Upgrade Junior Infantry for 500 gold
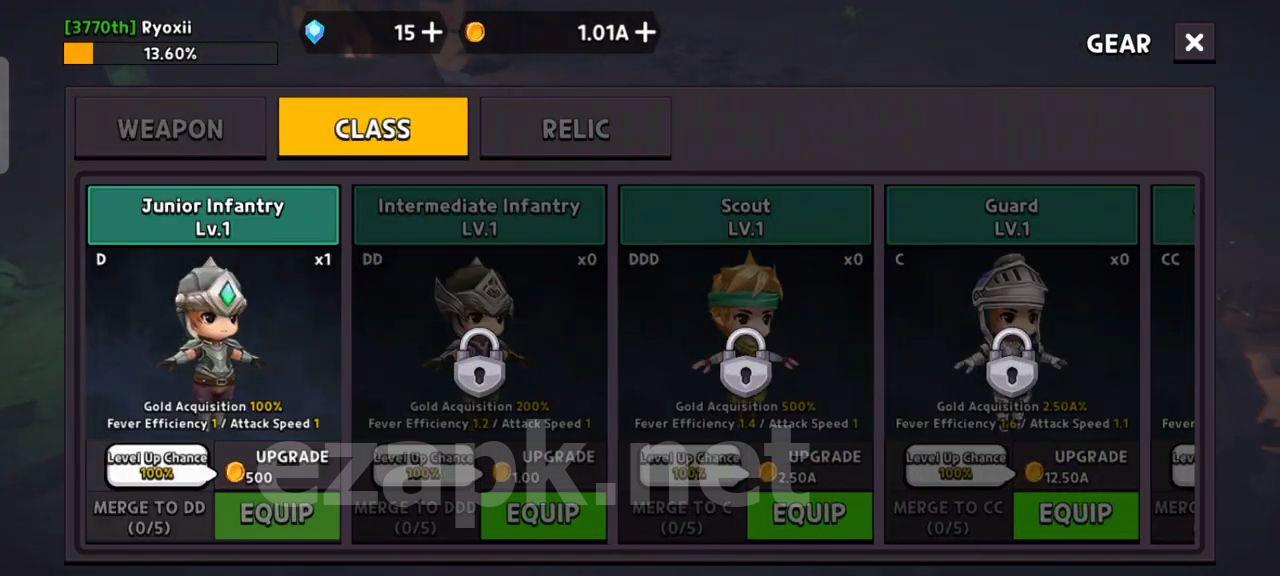The image size is (1280, 576). click(x=277, y=466)
